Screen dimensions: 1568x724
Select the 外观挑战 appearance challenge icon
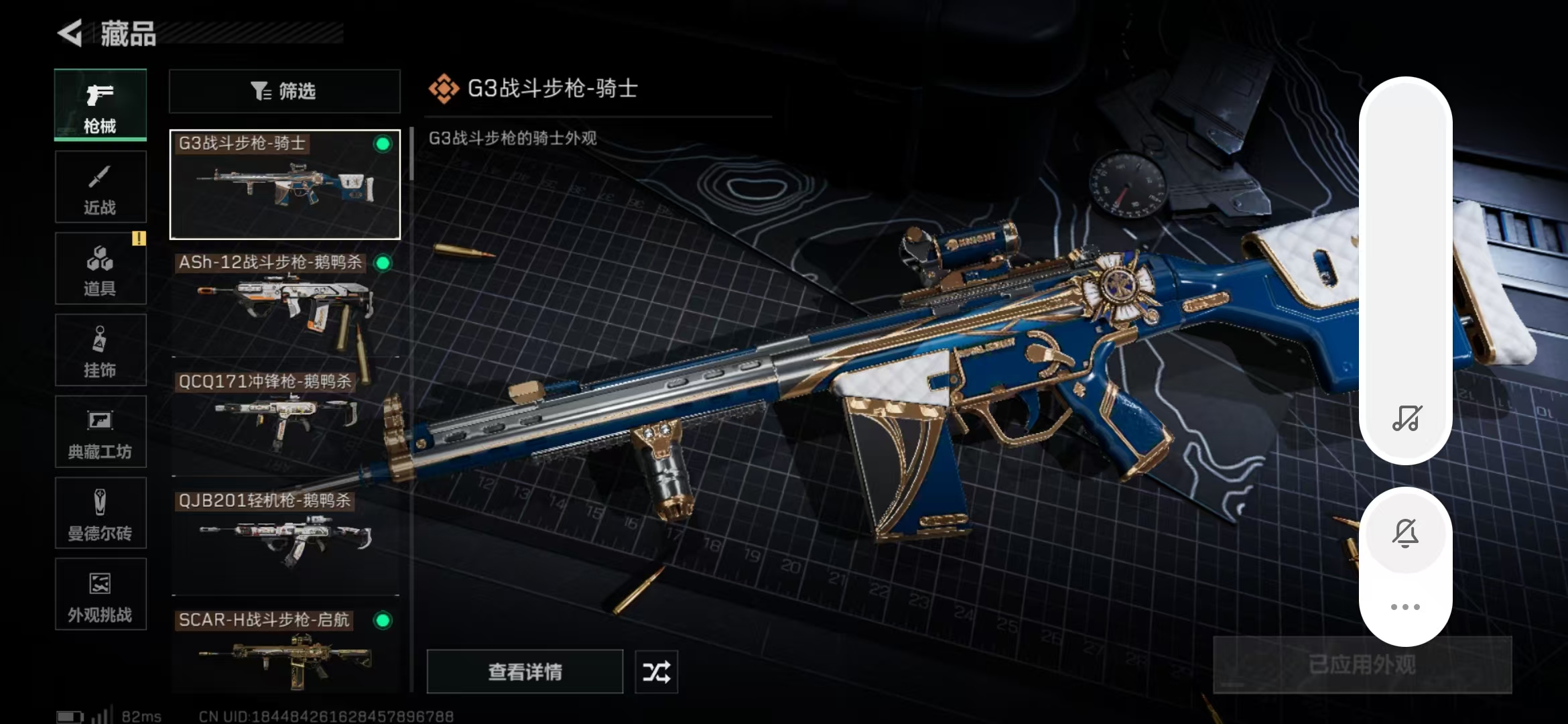[99, 594]
